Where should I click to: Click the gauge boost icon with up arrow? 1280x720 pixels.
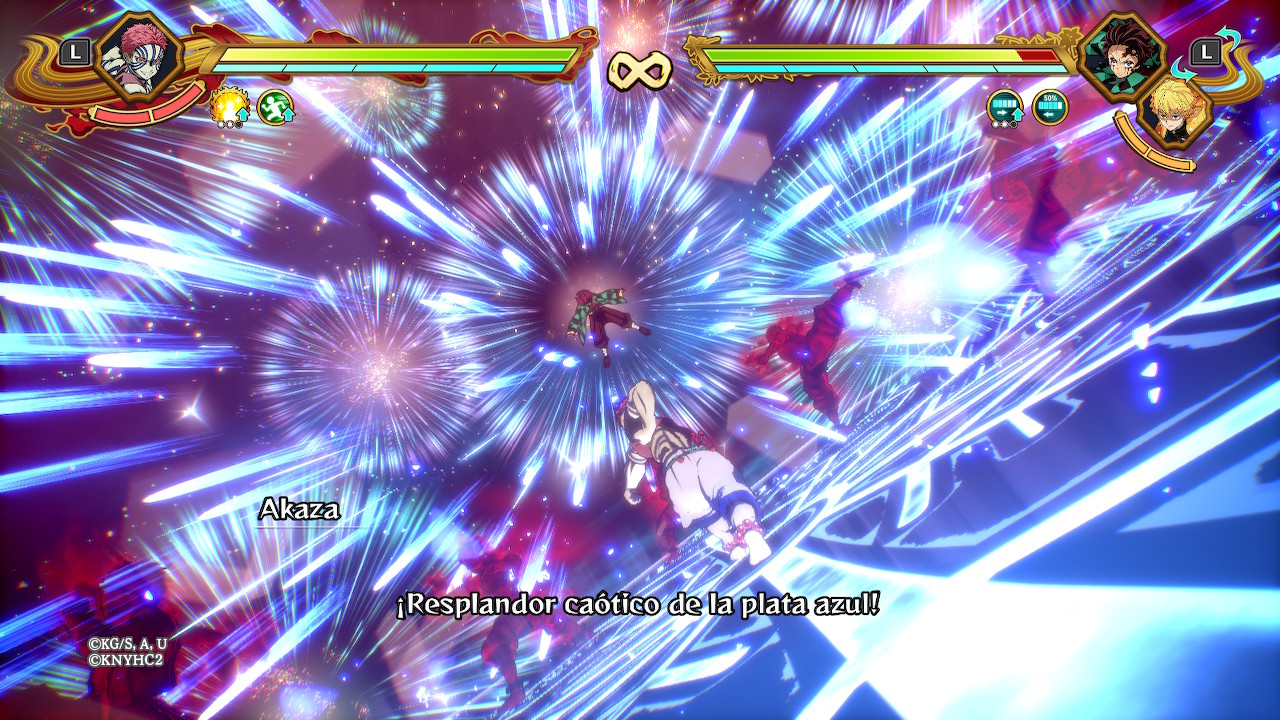pos(1005,108)
